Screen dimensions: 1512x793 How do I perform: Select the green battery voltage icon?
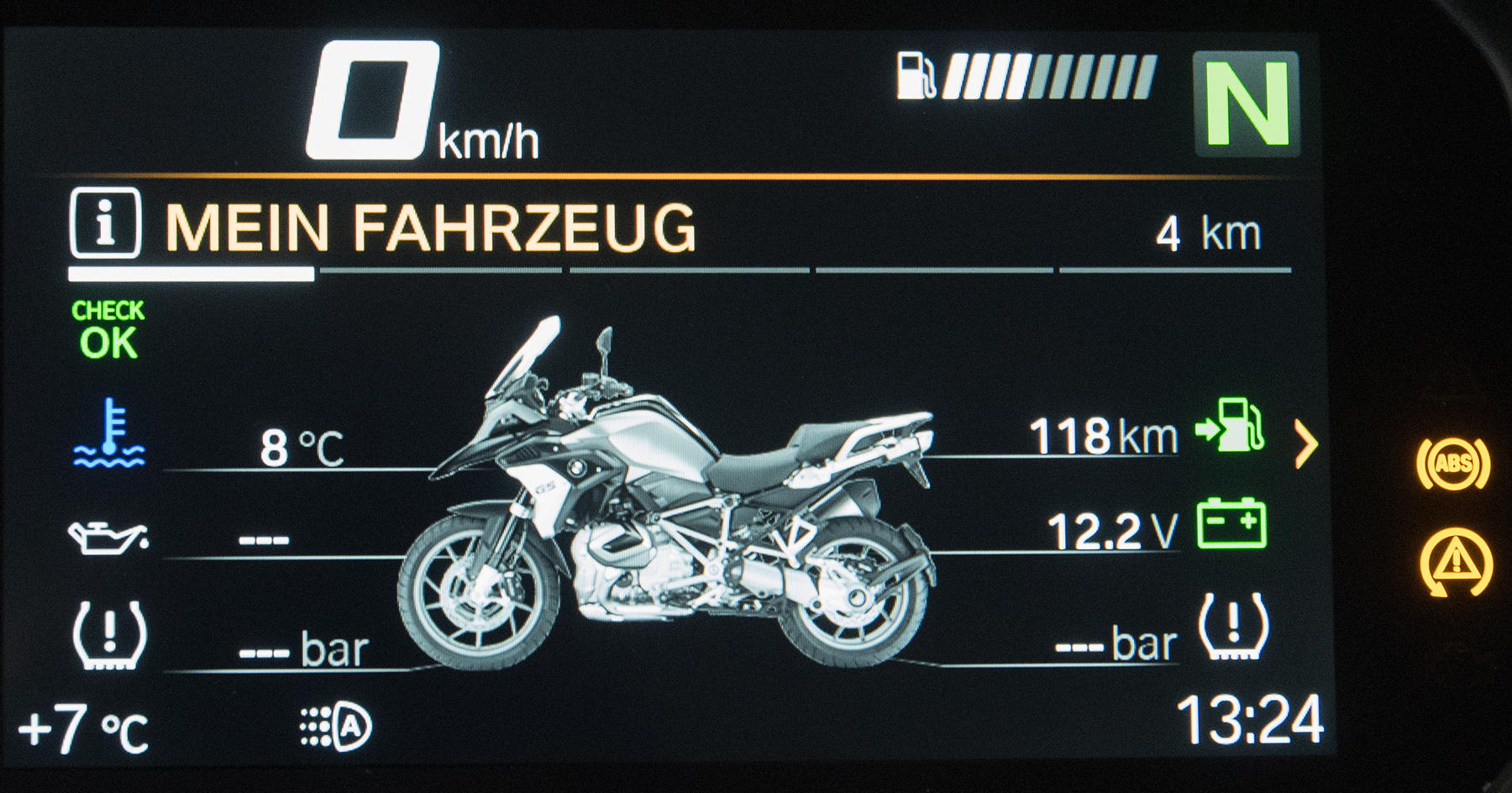[1231, 524]
